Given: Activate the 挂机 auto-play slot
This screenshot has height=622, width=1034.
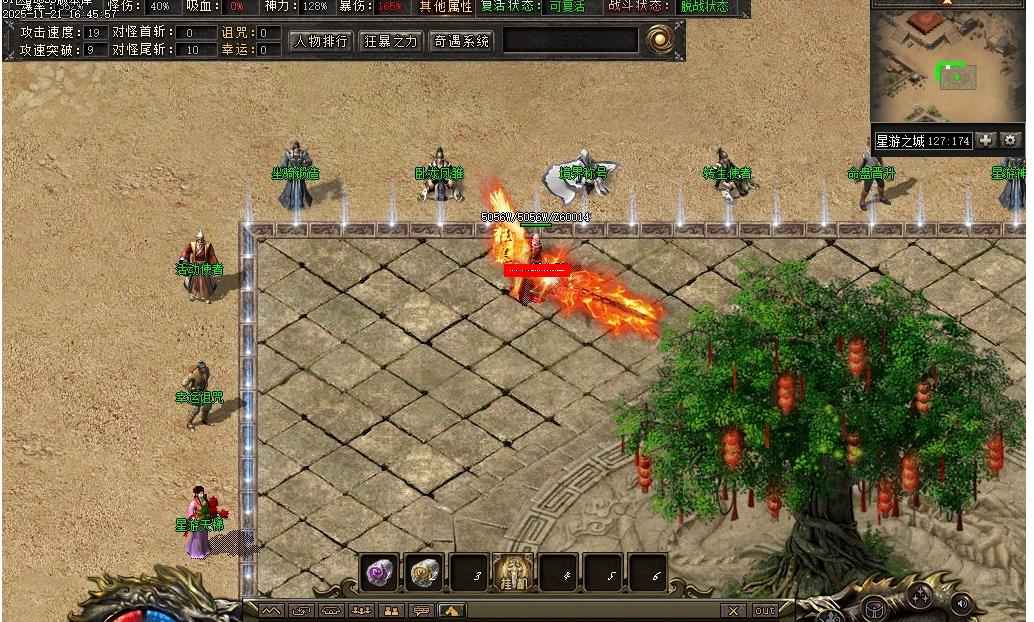Looking at the screenshot, I should pos(514,572).
